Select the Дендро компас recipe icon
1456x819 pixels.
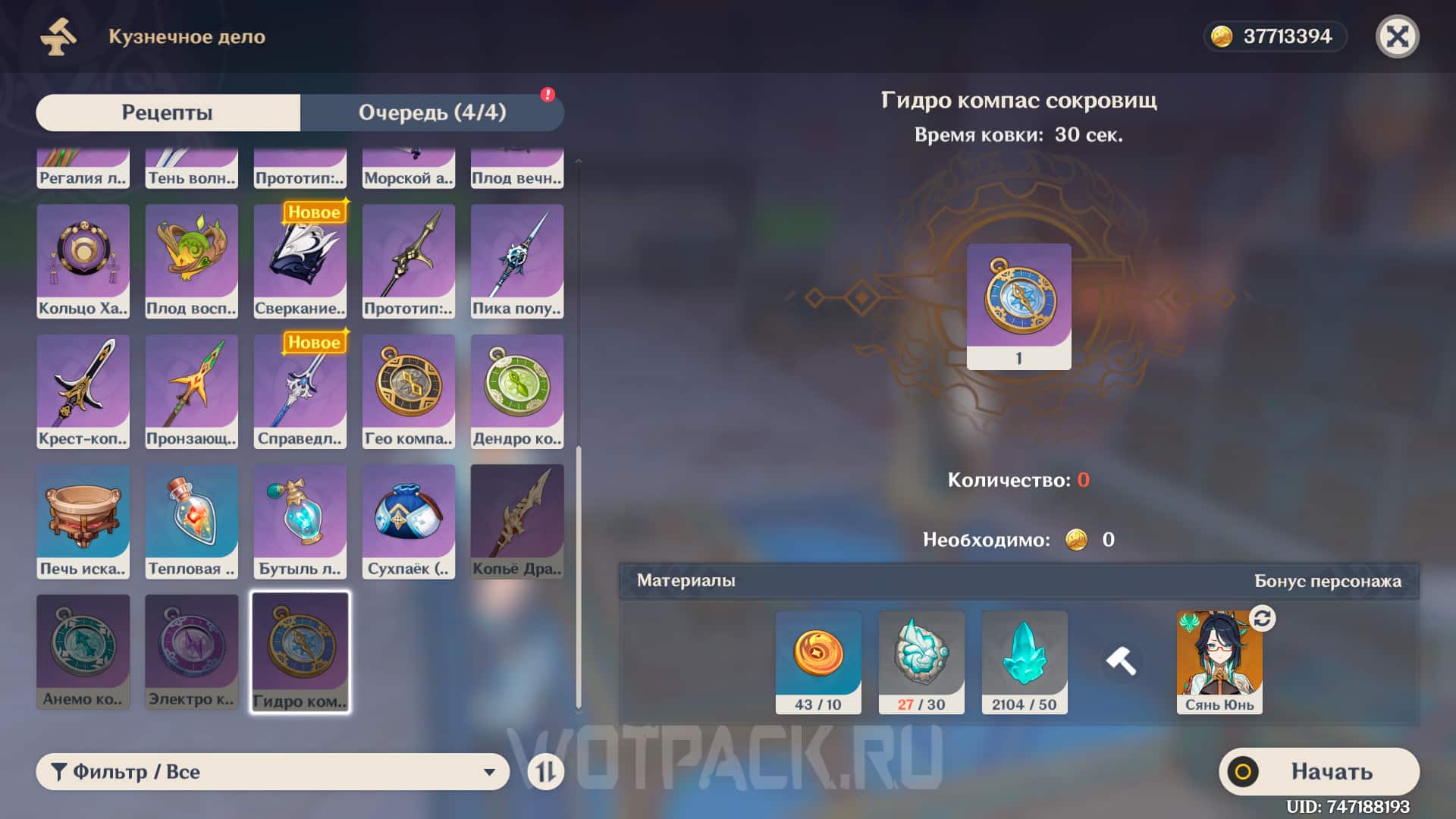[x=516, y=391]
